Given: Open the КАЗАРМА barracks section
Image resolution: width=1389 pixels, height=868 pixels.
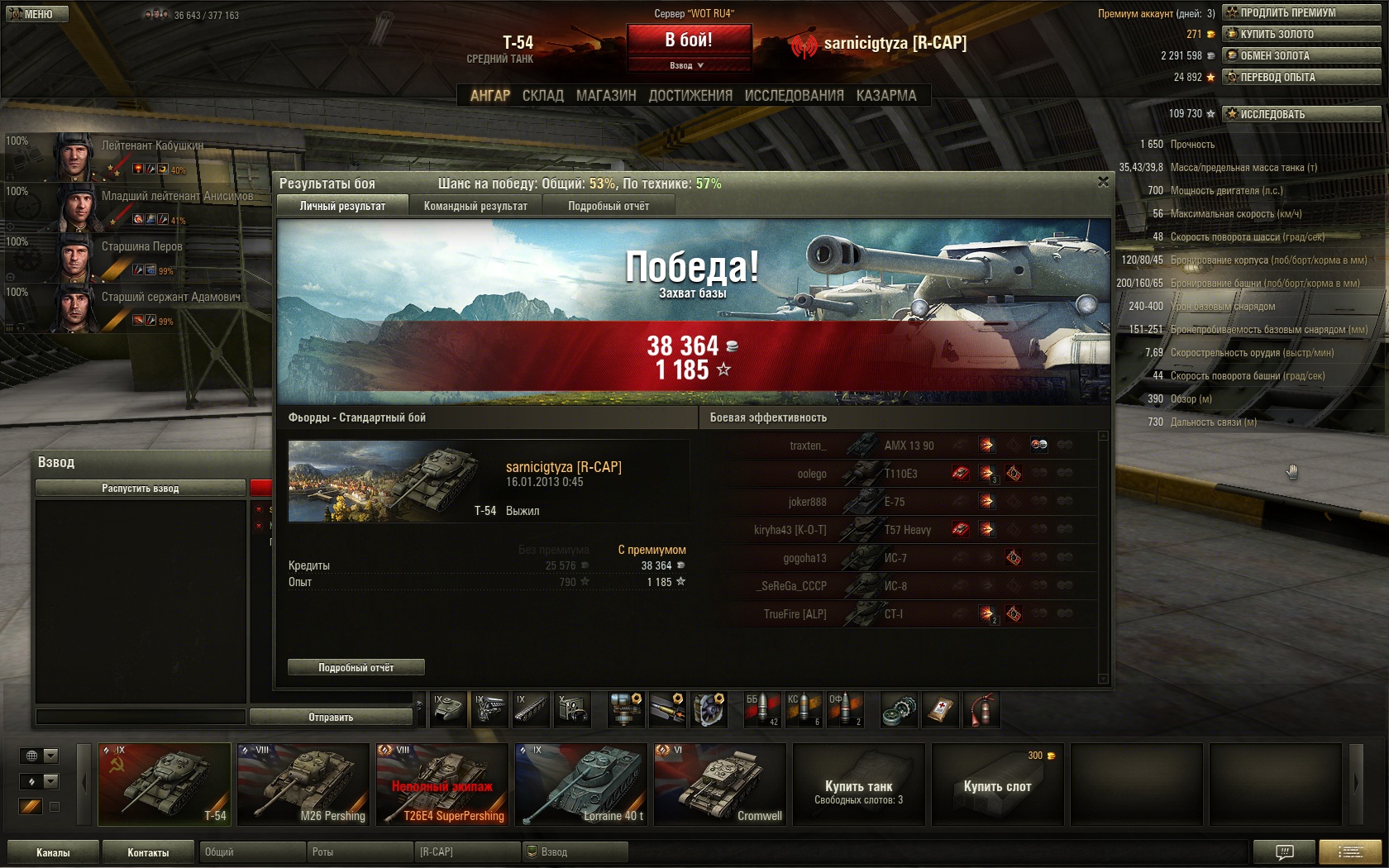Looking at the screenshot, I should pos(886,96).
